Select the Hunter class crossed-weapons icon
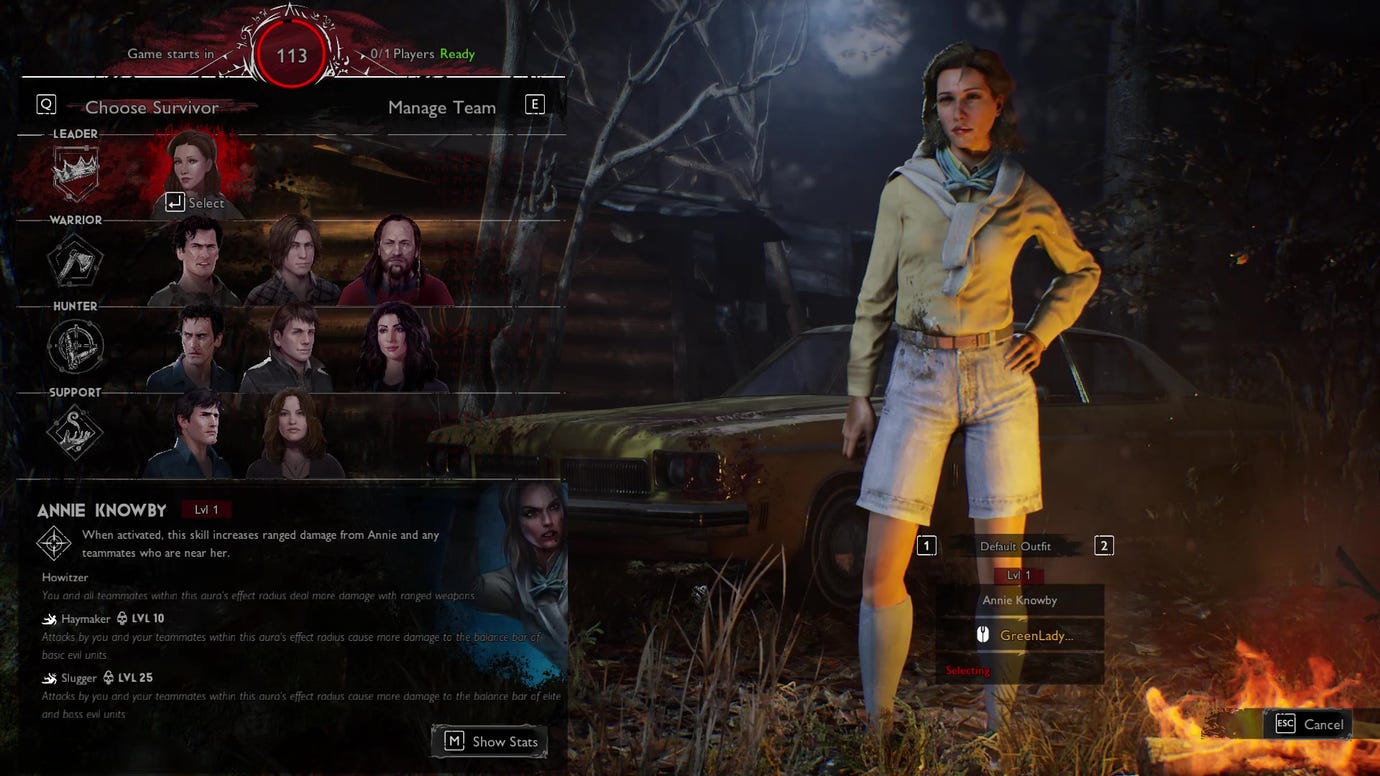Screen dimensions: 1380x776 pos(74,345)
